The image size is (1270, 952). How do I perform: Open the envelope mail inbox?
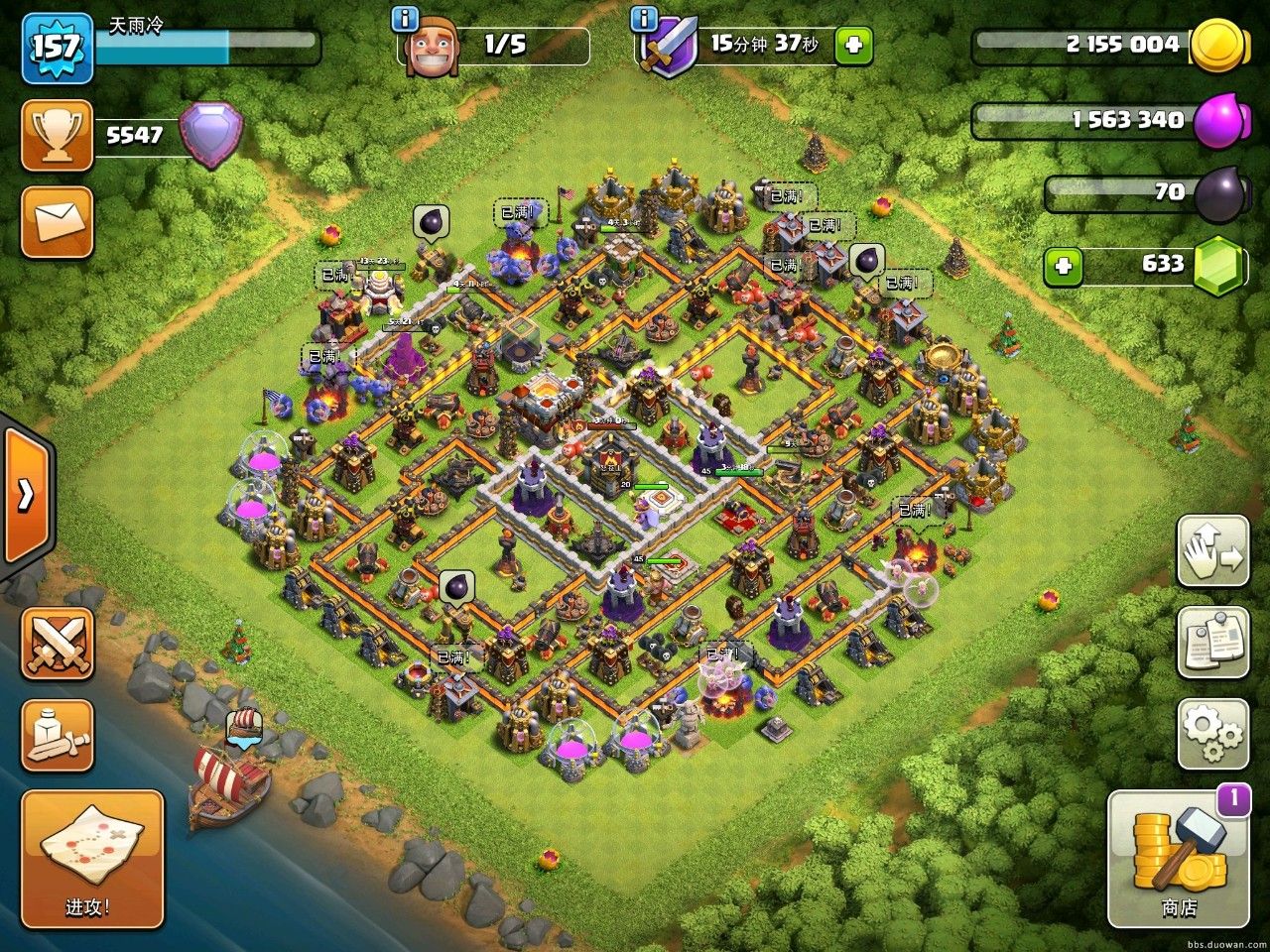58,222
